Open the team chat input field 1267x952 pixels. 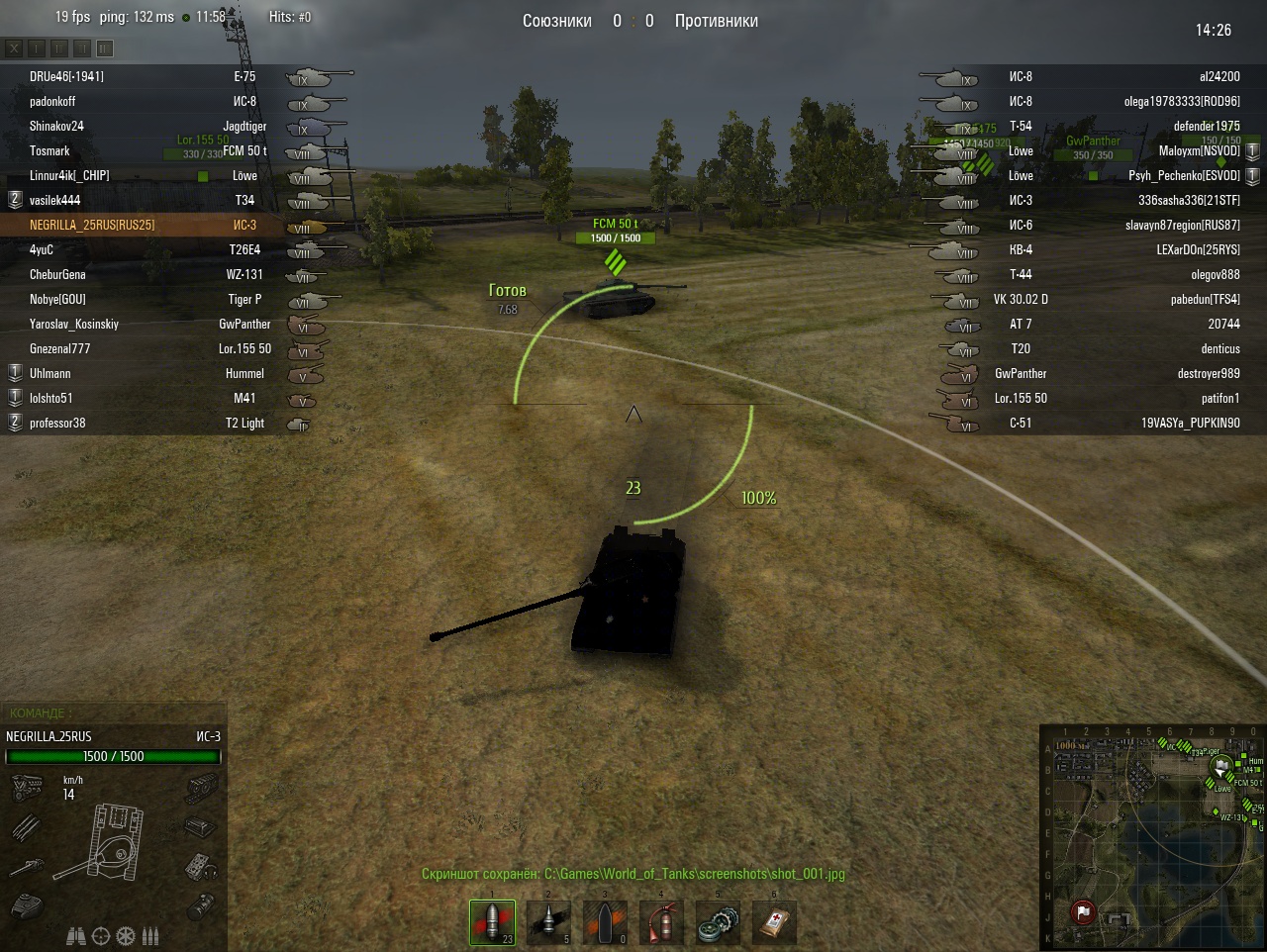click(x=114, y=713)
